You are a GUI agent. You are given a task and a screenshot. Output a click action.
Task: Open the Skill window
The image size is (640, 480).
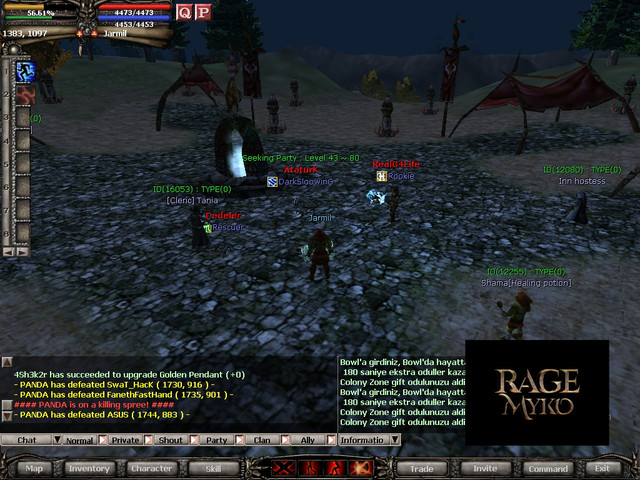pos(213,467)
